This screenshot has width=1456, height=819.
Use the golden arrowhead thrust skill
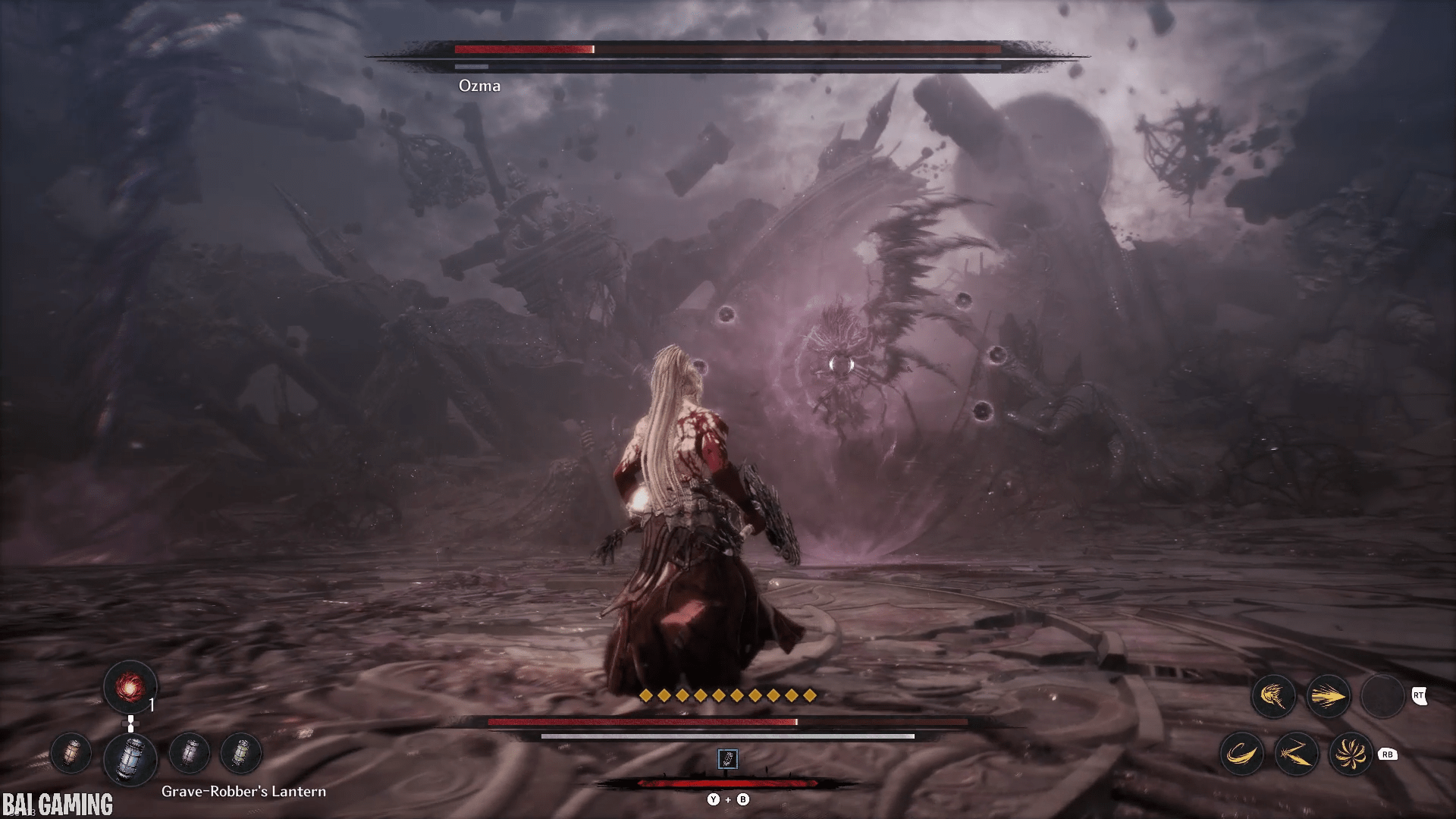1329,696
